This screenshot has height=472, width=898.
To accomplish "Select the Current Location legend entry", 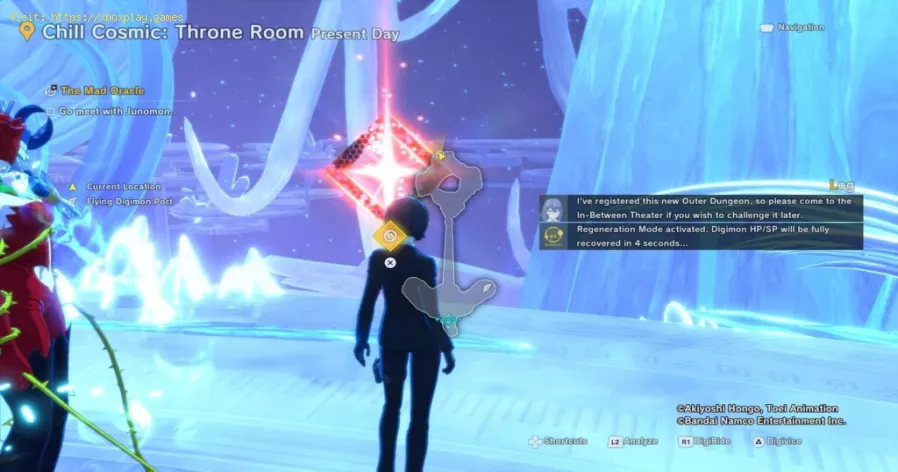I will pyautogui.click(x=123, y=187).
